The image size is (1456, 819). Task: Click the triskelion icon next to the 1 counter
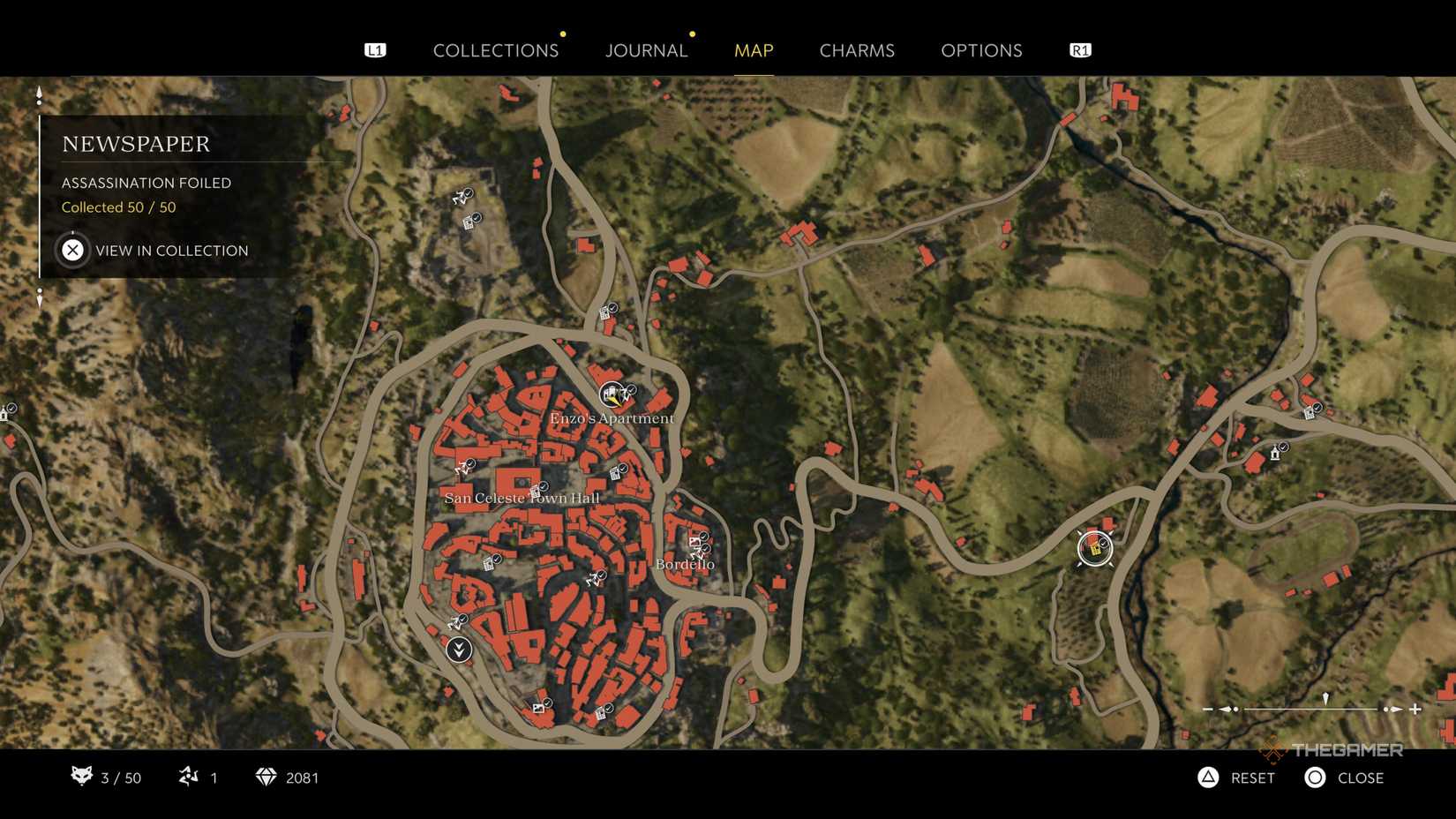(188, 778)
